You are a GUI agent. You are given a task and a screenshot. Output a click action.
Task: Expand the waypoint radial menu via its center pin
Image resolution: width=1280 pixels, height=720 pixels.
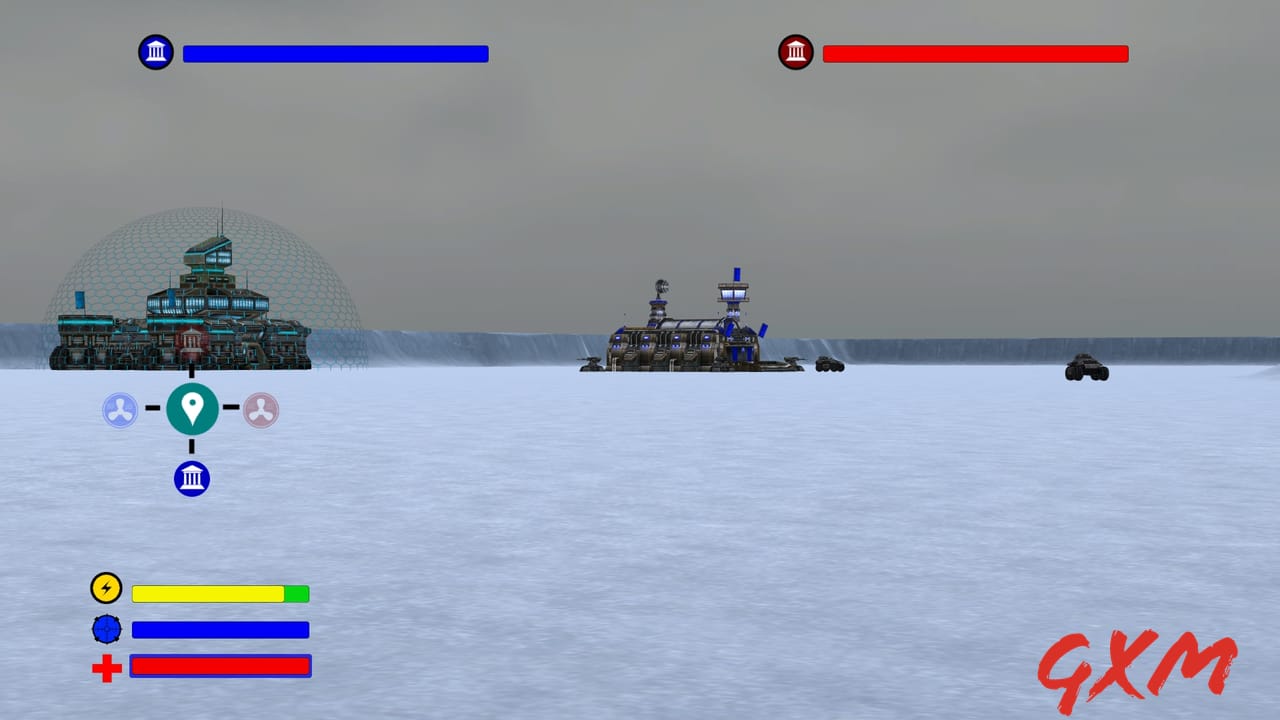(191, 408)
